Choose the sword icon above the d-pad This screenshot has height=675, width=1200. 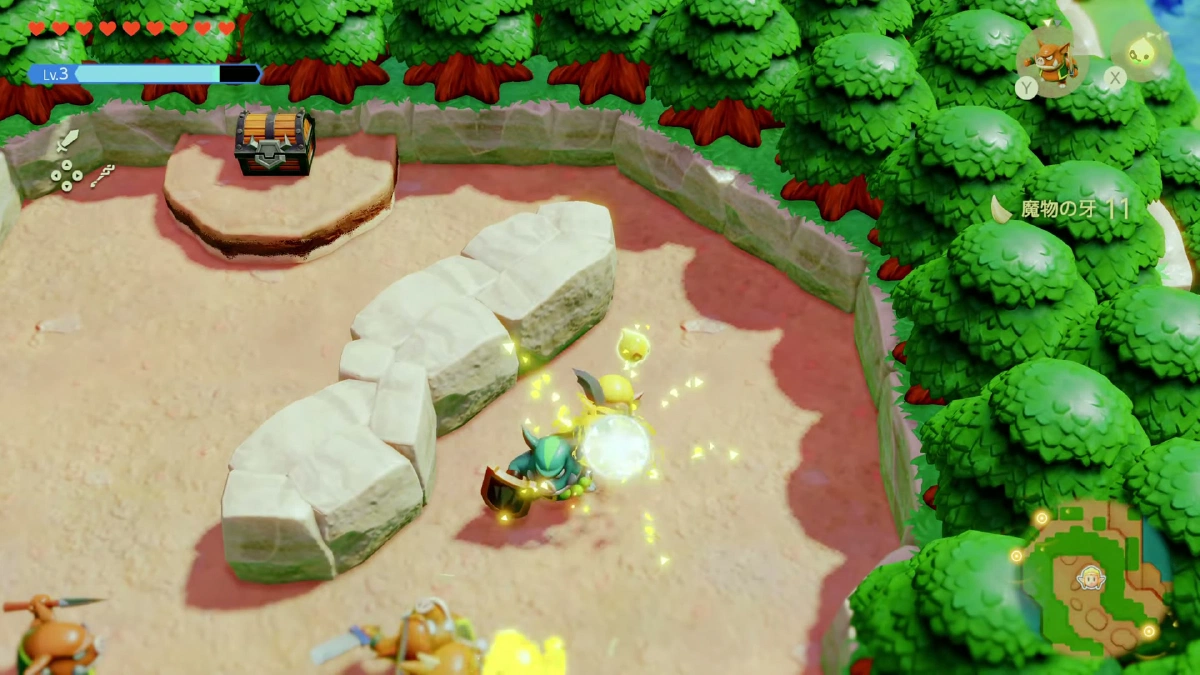click(x=67, y=139)
